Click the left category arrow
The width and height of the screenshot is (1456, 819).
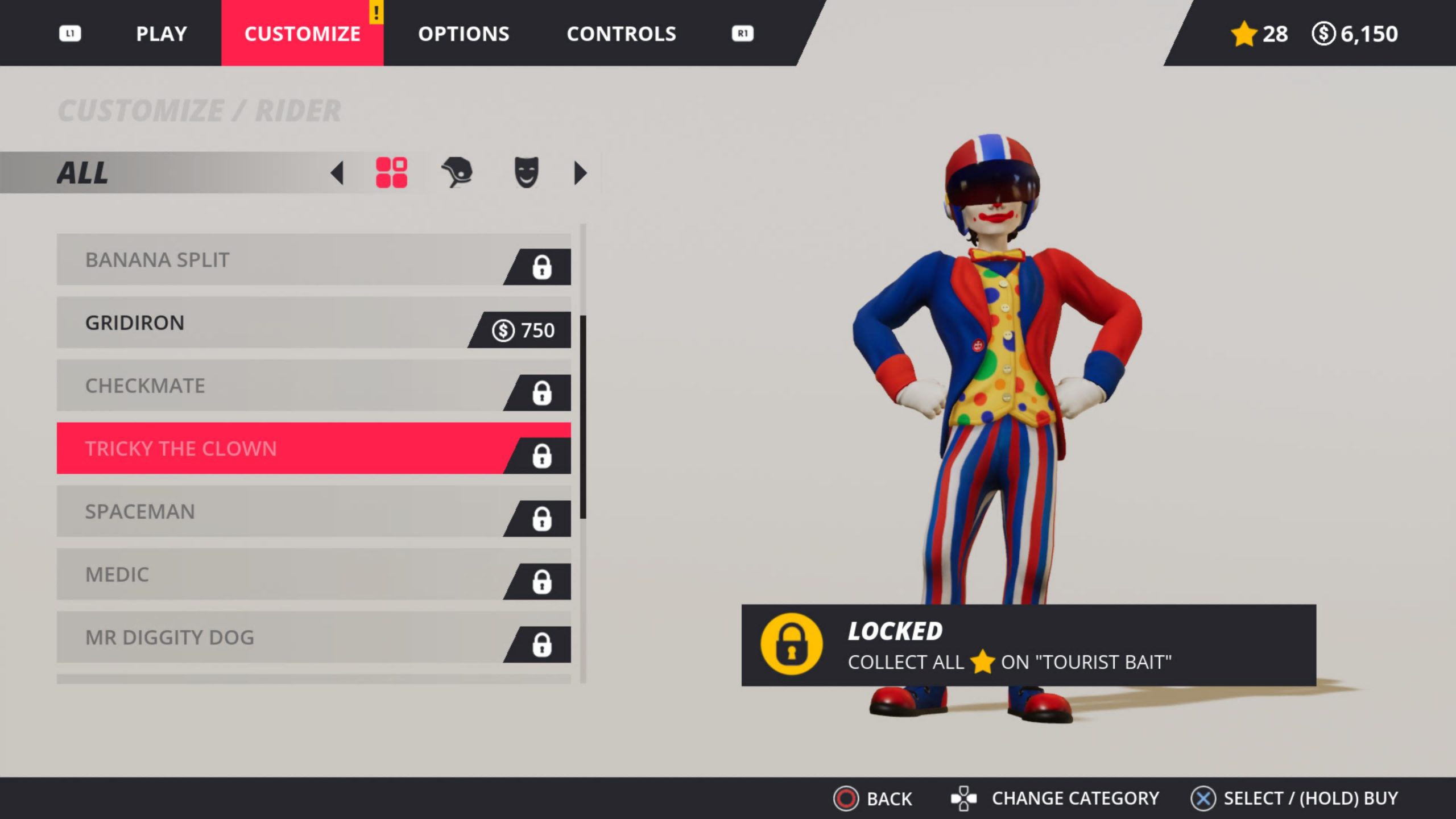337,173
